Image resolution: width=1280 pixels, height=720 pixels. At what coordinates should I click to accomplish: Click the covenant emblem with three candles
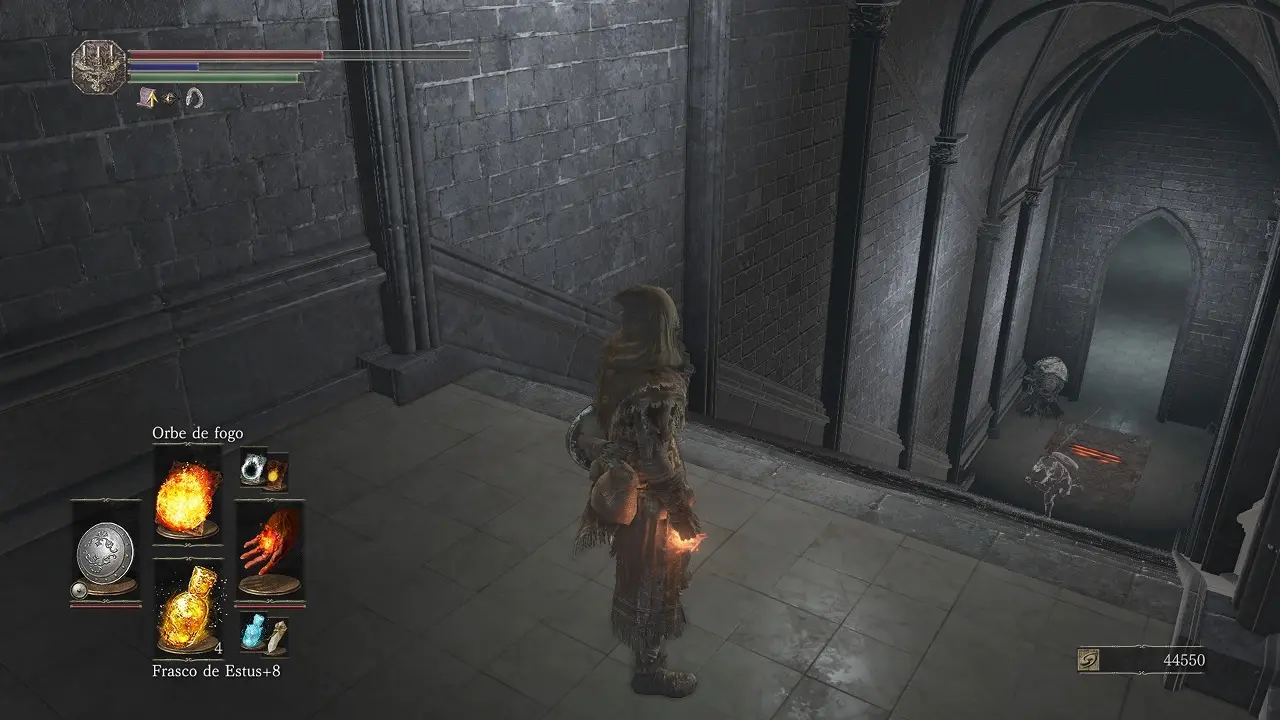[97, 66]
